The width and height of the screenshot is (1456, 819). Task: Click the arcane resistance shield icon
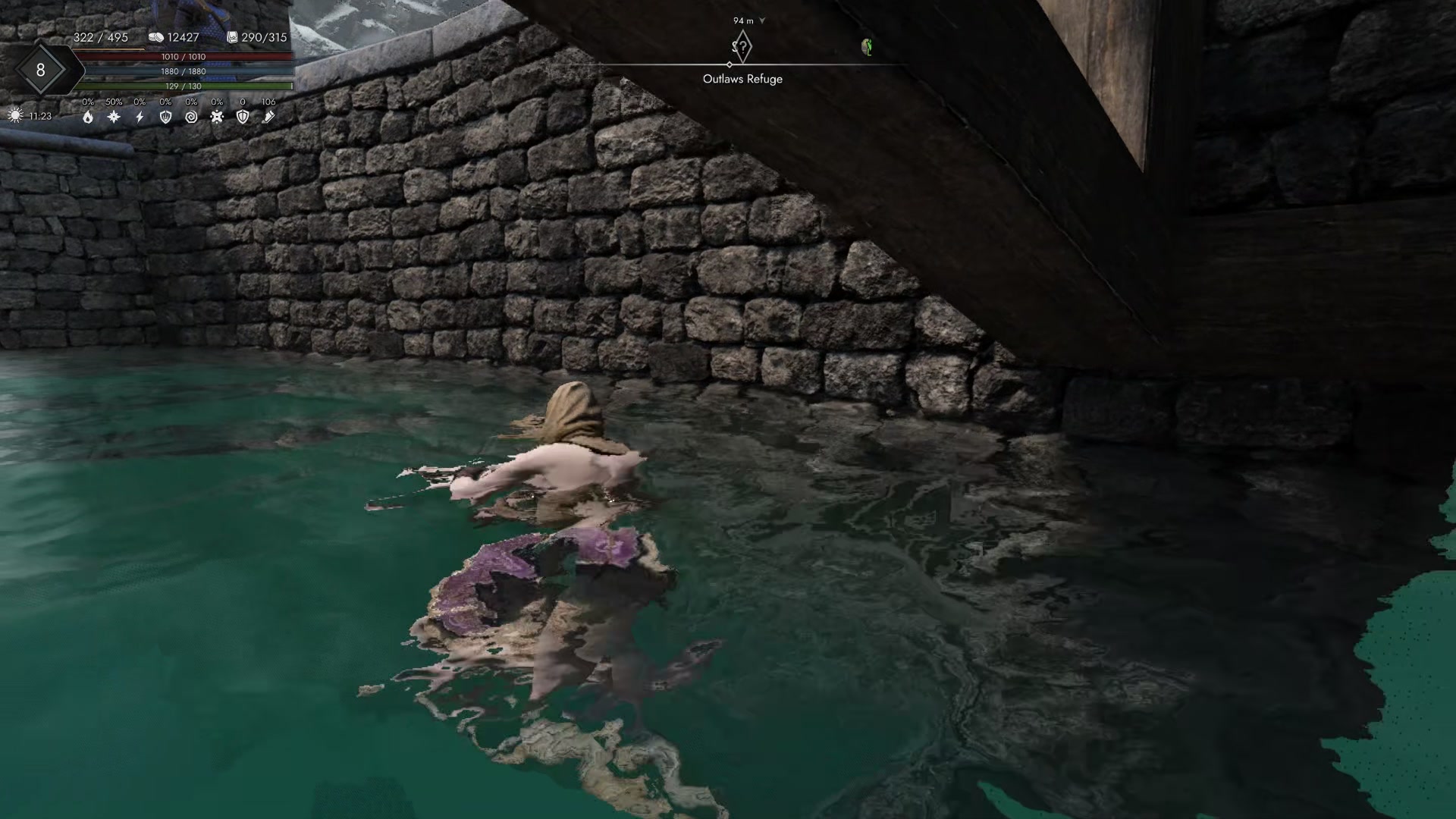pos(165,117)
